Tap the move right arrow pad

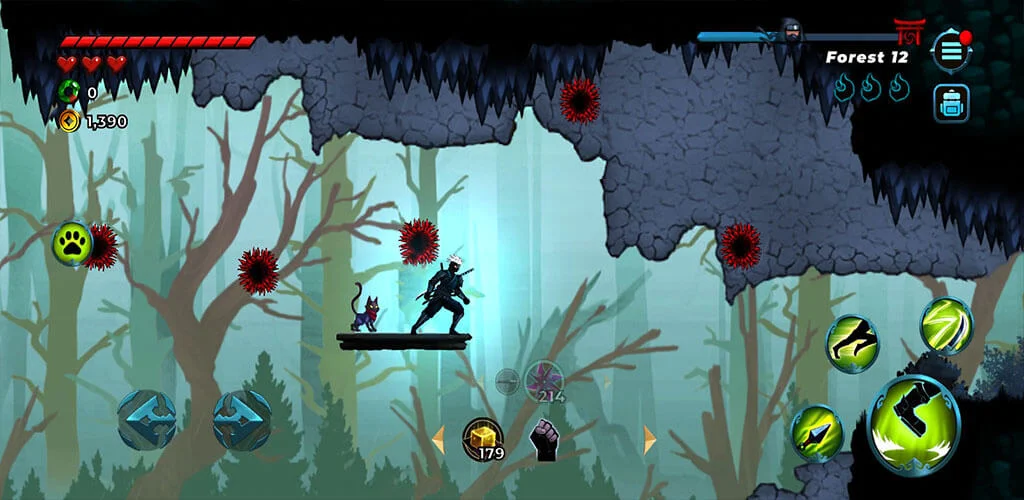(x=242, y=419)
